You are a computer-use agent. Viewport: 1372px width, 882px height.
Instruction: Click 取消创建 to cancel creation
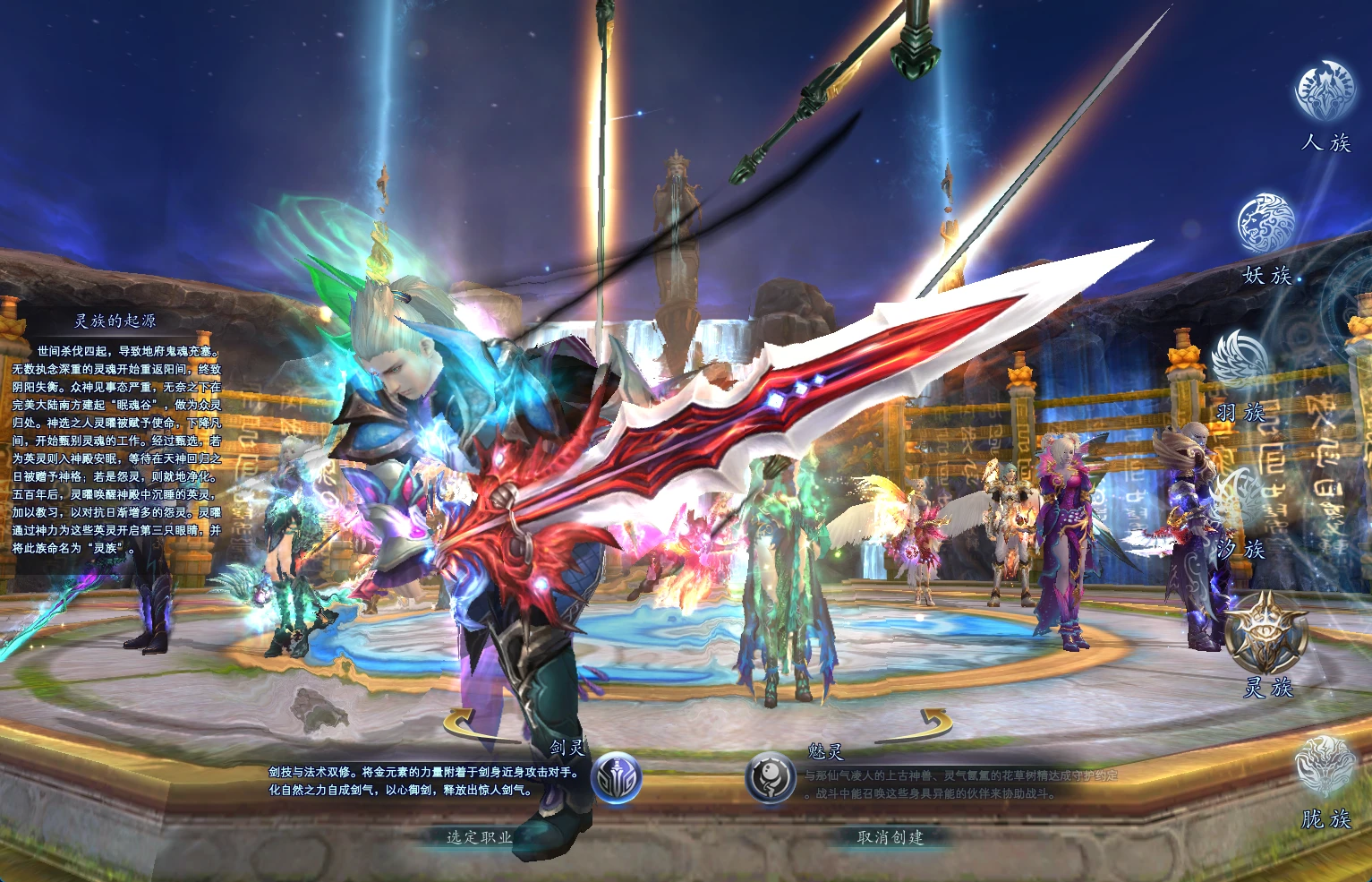(x=890, y=837)
